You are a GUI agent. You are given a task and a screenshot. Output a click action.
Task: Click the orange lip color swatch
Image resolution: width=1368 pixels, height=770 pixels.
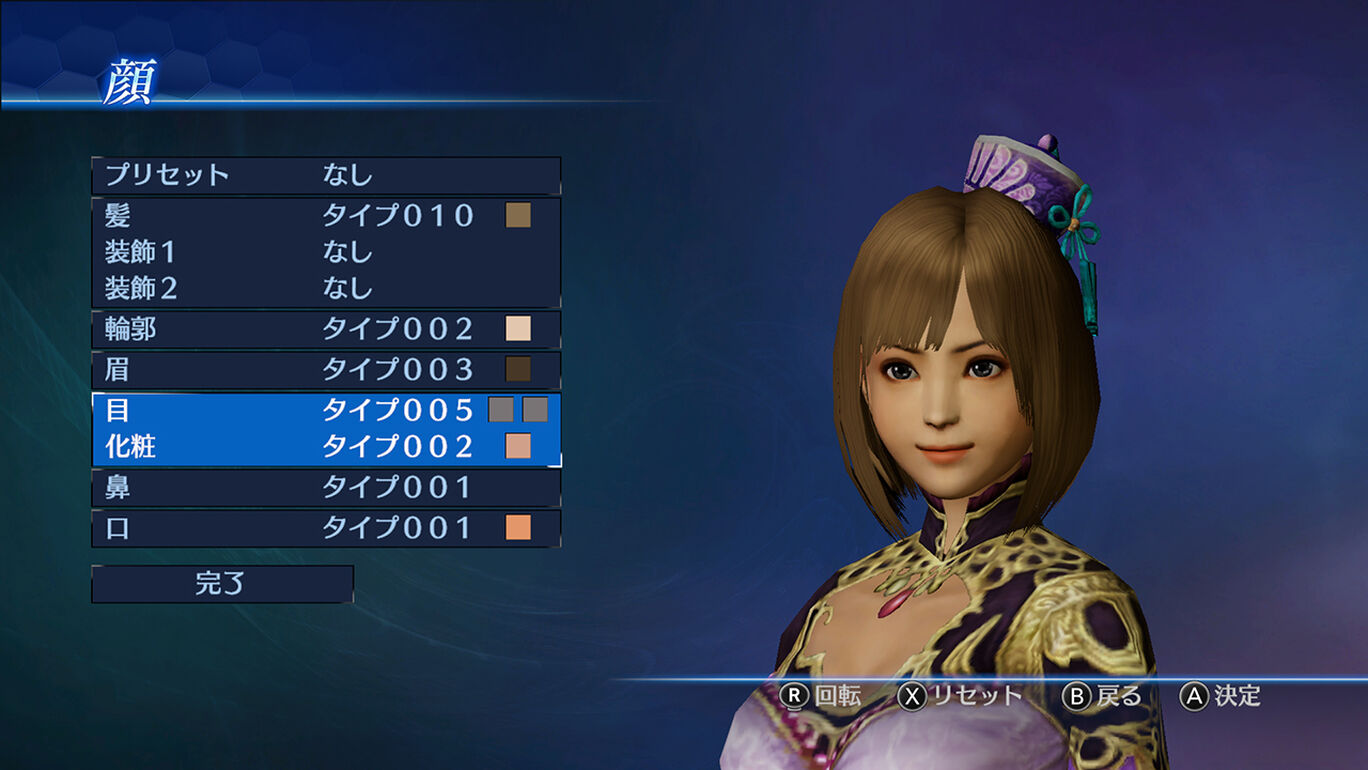point(518,528)
